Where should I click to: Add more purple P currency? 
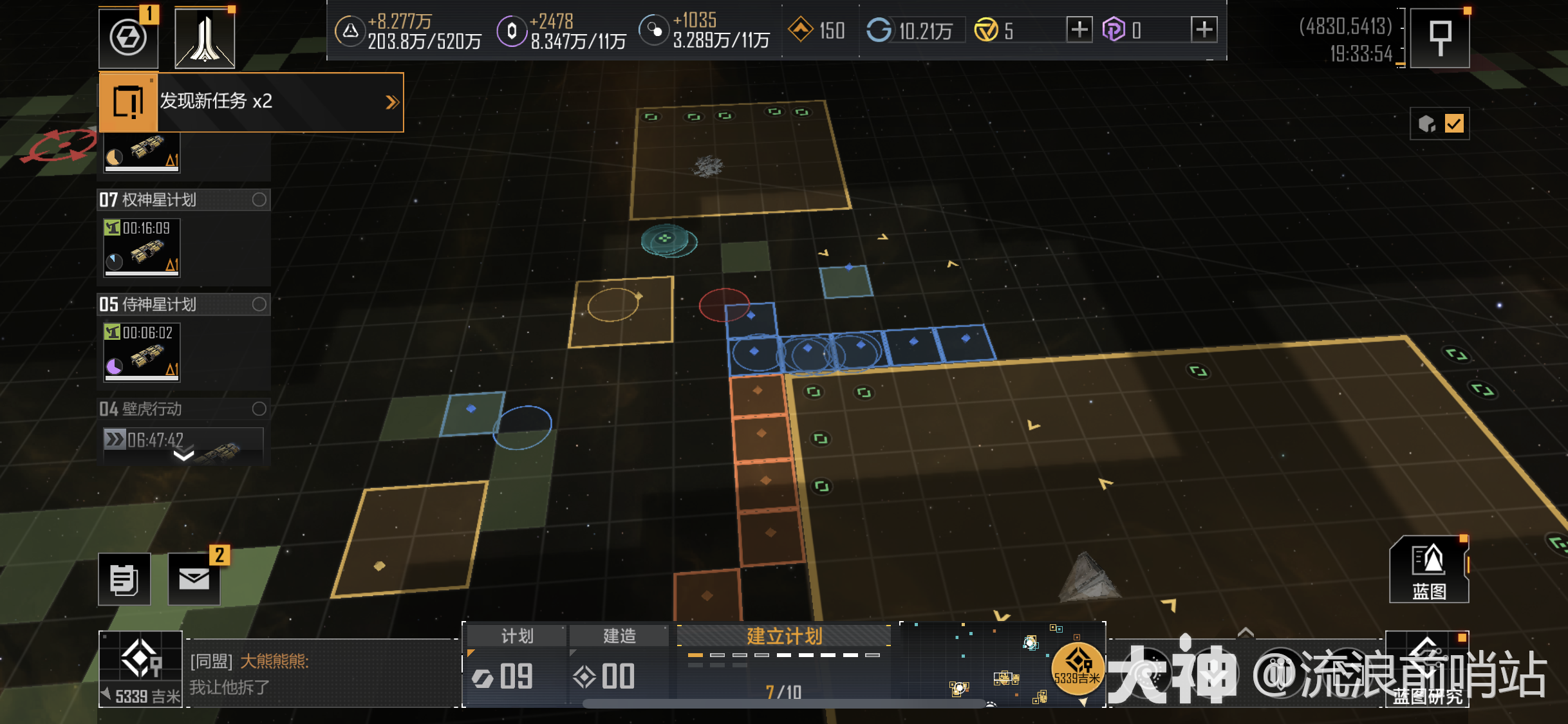pyautogui.click(x=1204, y=30)
